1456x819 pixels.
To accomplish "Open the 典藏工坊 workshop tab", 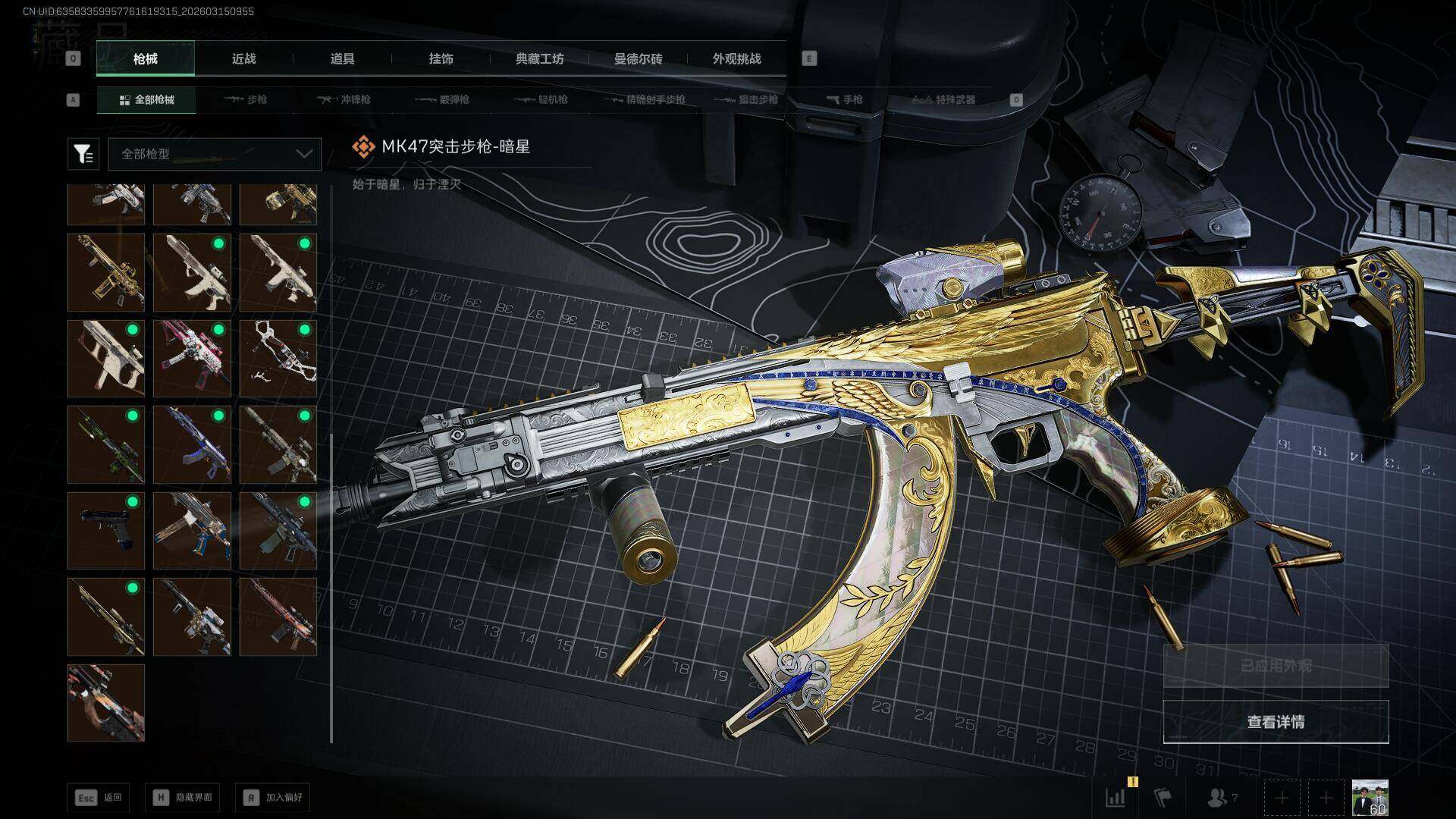I will pyautogui.click(x=539, y=58).
